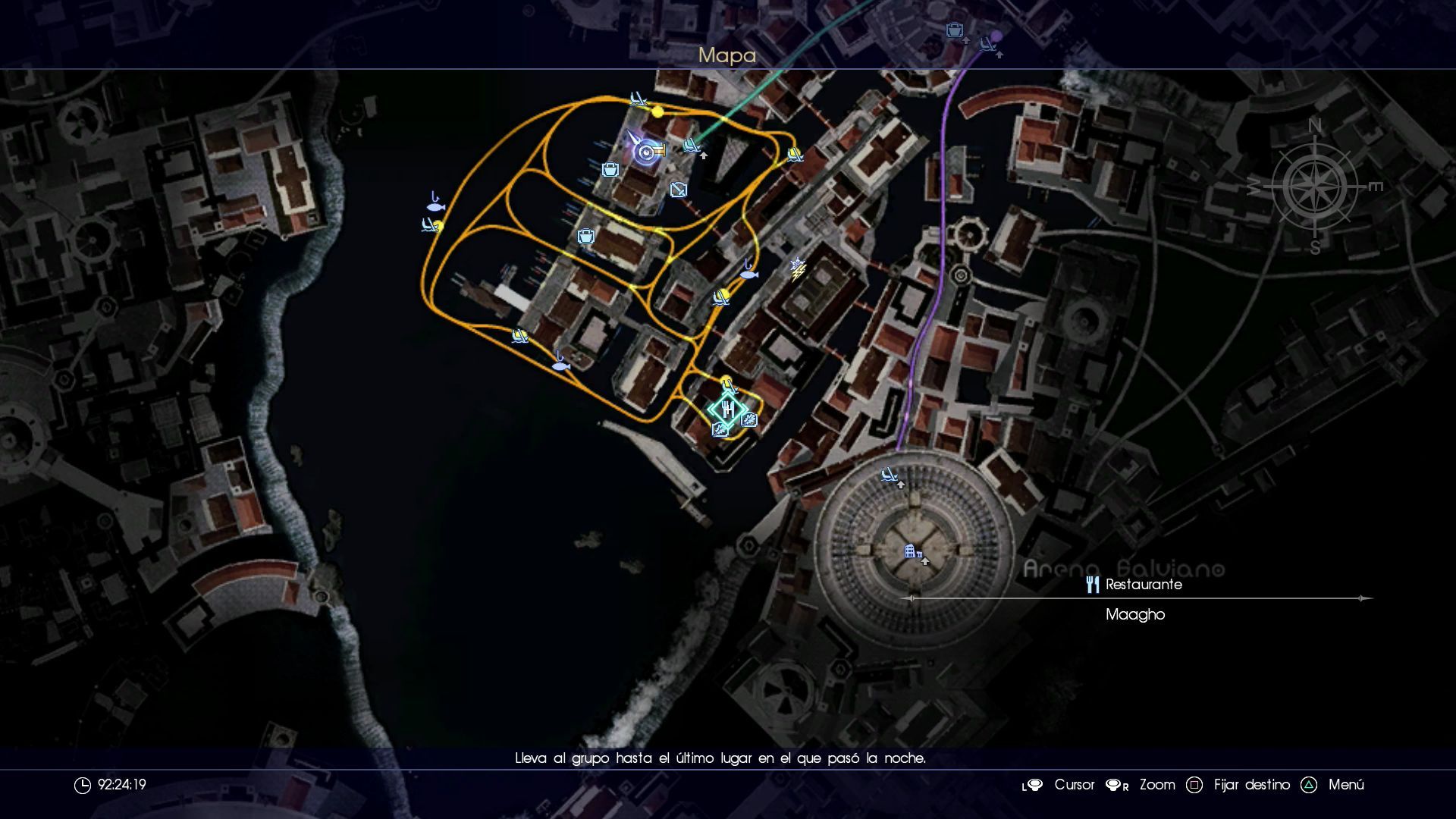Select the gondola stop adjoining the Maagho marker
Viewport: 1456px width, 819px height.
coord(728,385)
